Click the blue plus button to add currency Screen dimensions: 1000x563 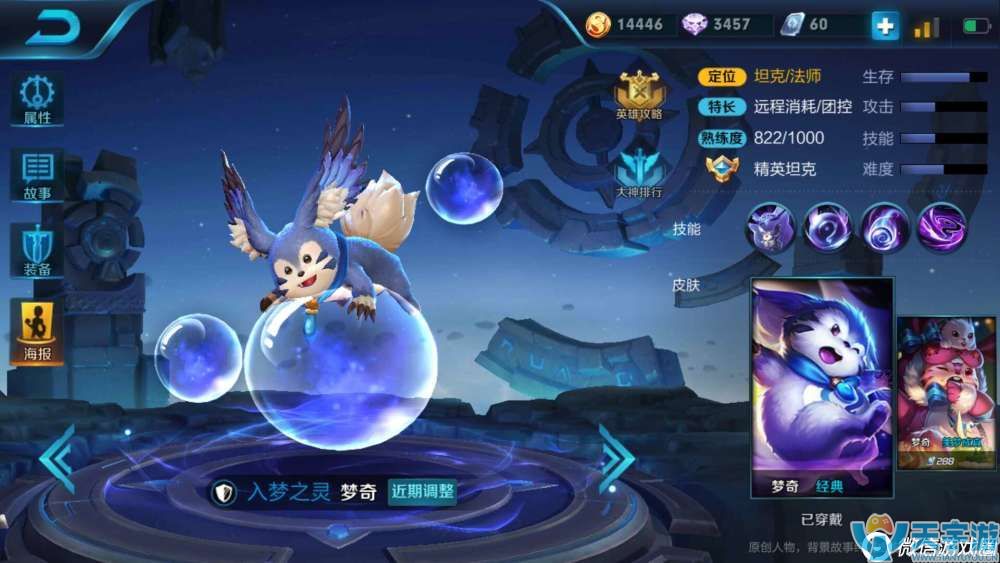coord(885,25)
